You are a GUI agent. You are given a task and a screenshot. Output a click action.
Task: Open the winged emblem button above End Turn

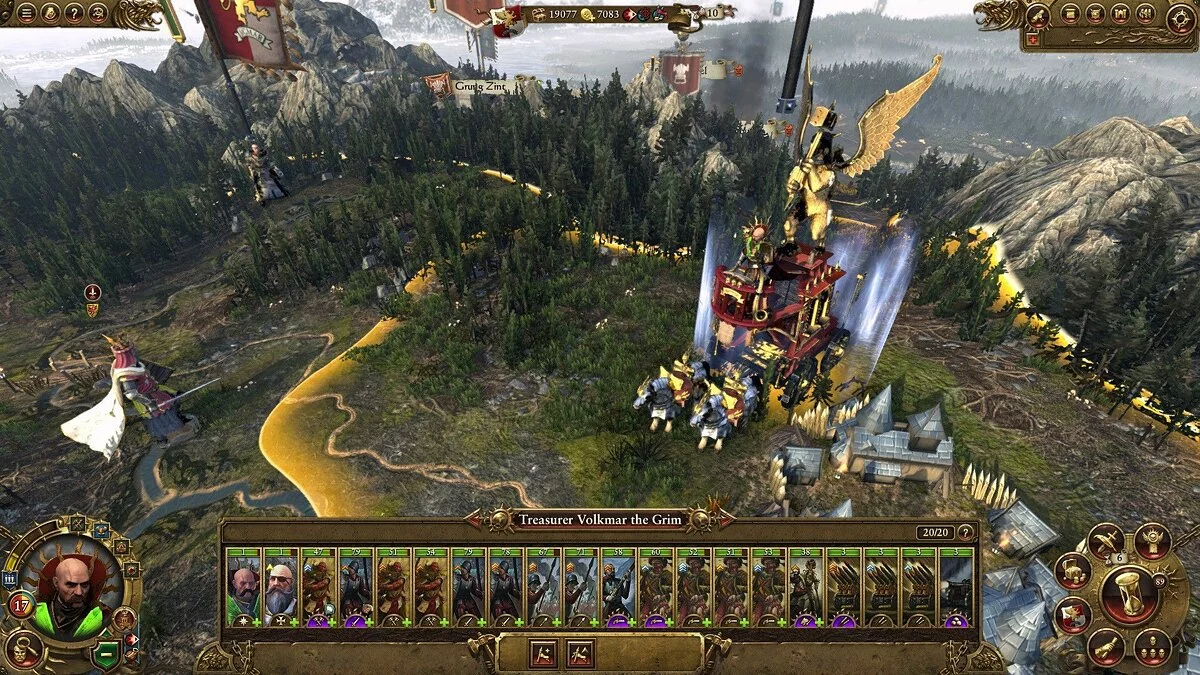pyautogui.click(x=1153, y=541)
